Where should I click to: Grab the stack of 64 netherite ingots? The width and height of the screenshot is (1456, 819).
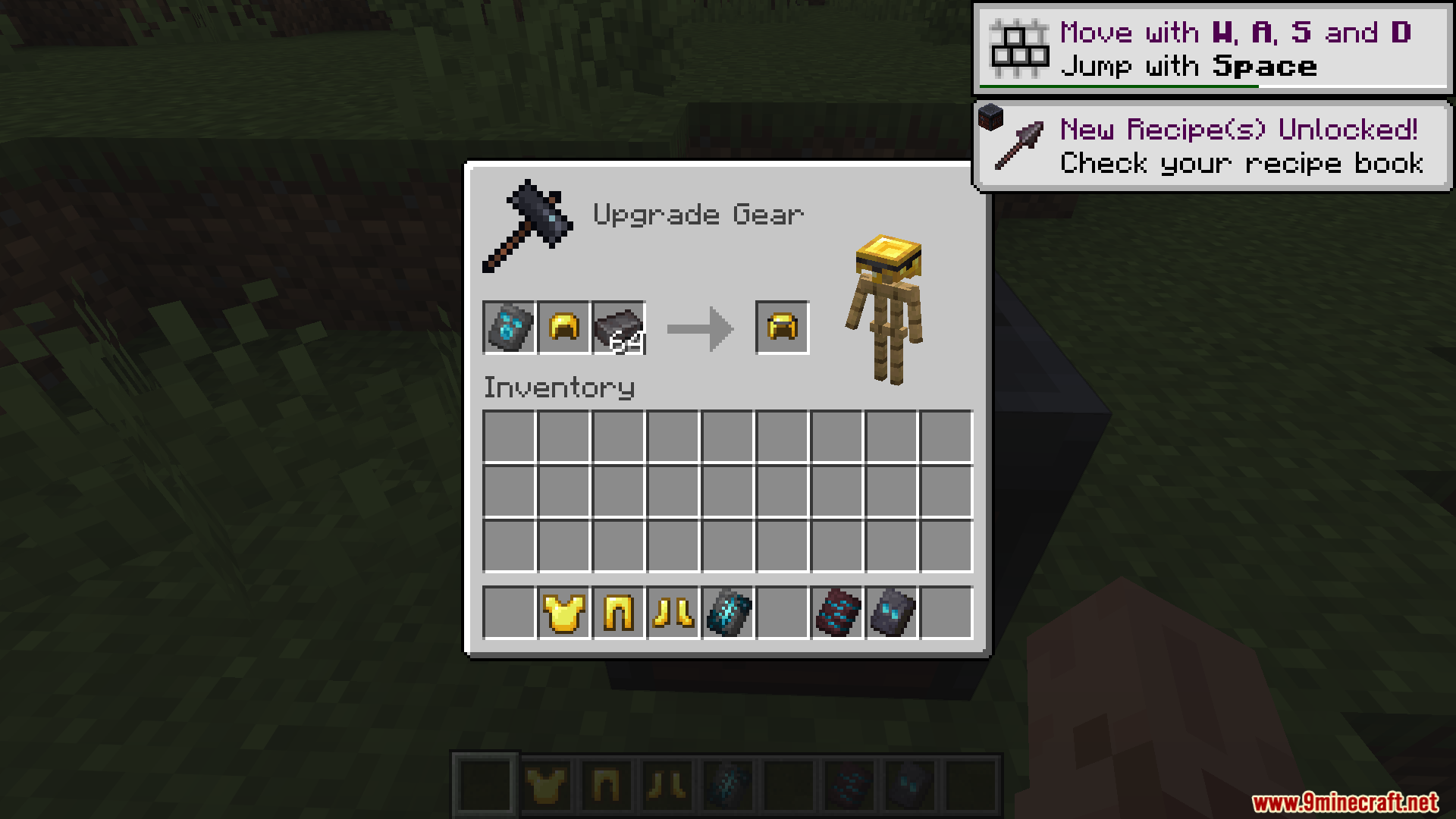tap(618, 328)
